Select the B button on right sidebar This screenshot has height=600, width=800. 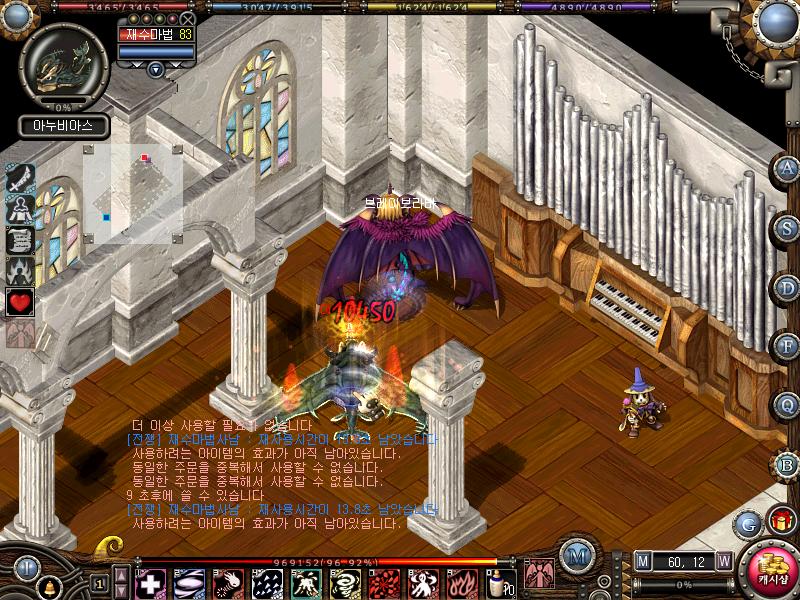tap(786, 464)
